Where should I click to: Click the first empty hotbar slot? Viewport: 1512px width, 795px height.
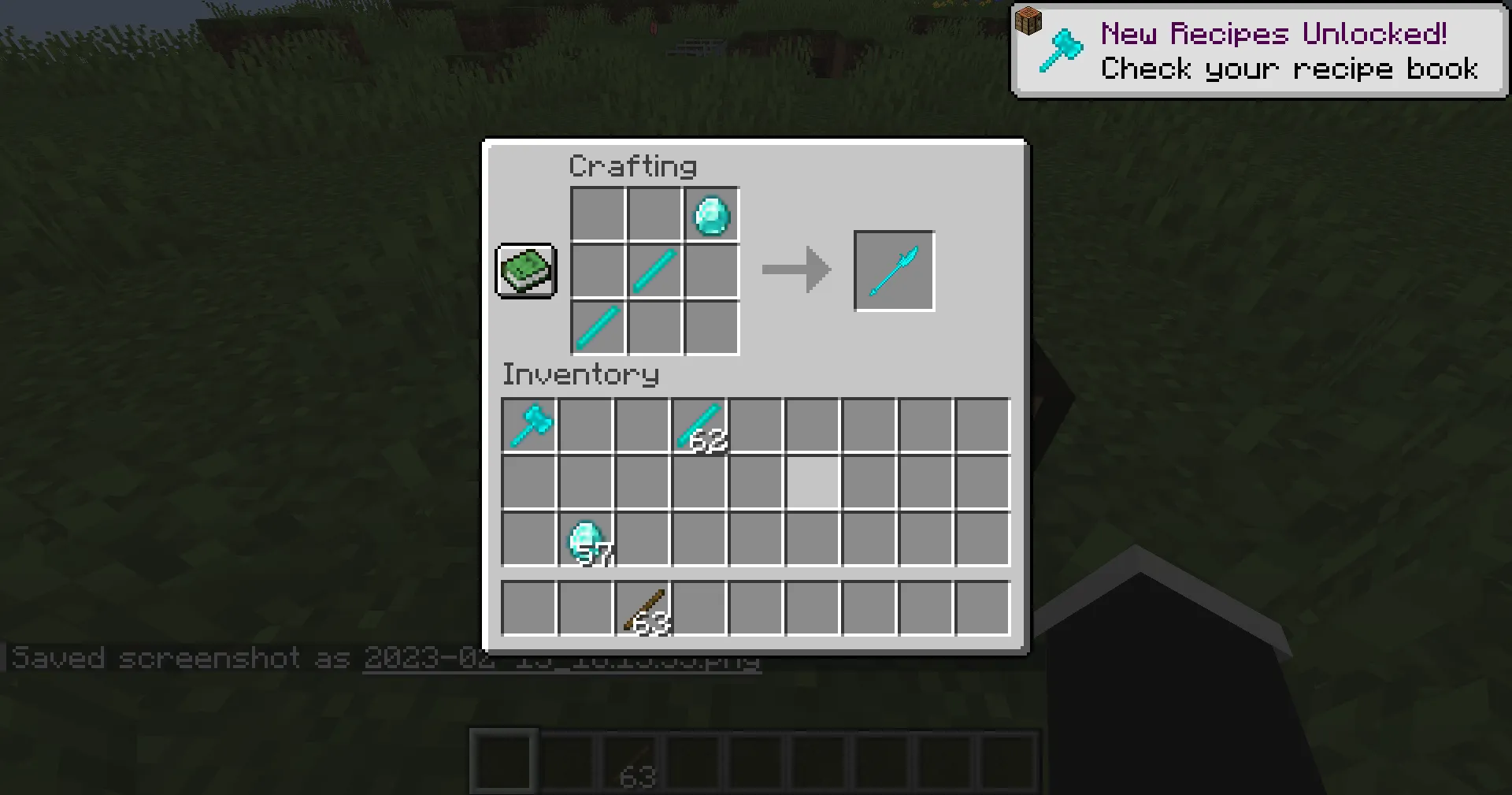coord(503,760)
